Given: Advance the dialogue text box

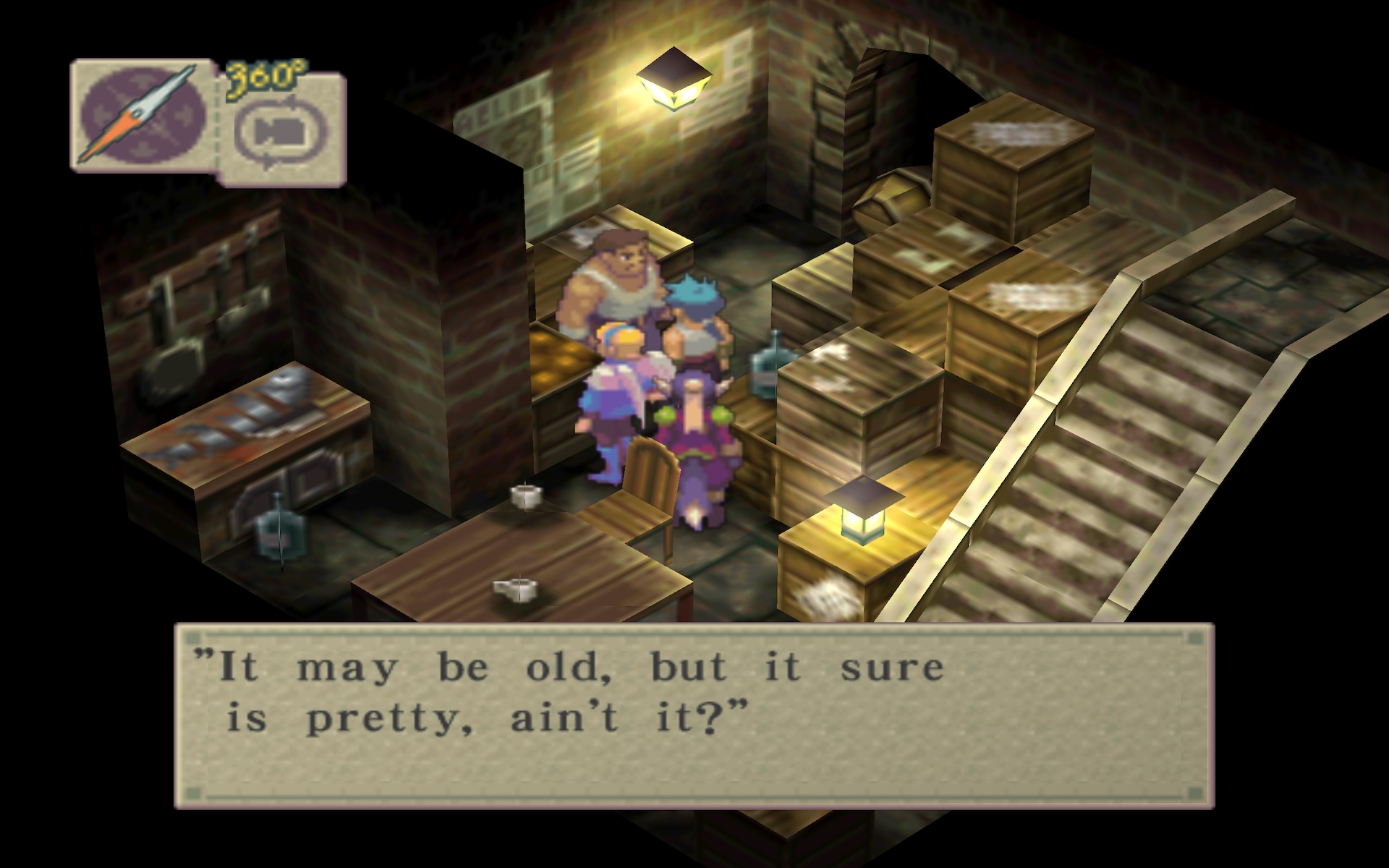Looking at the screenshot, I should (x=694, y=715).
